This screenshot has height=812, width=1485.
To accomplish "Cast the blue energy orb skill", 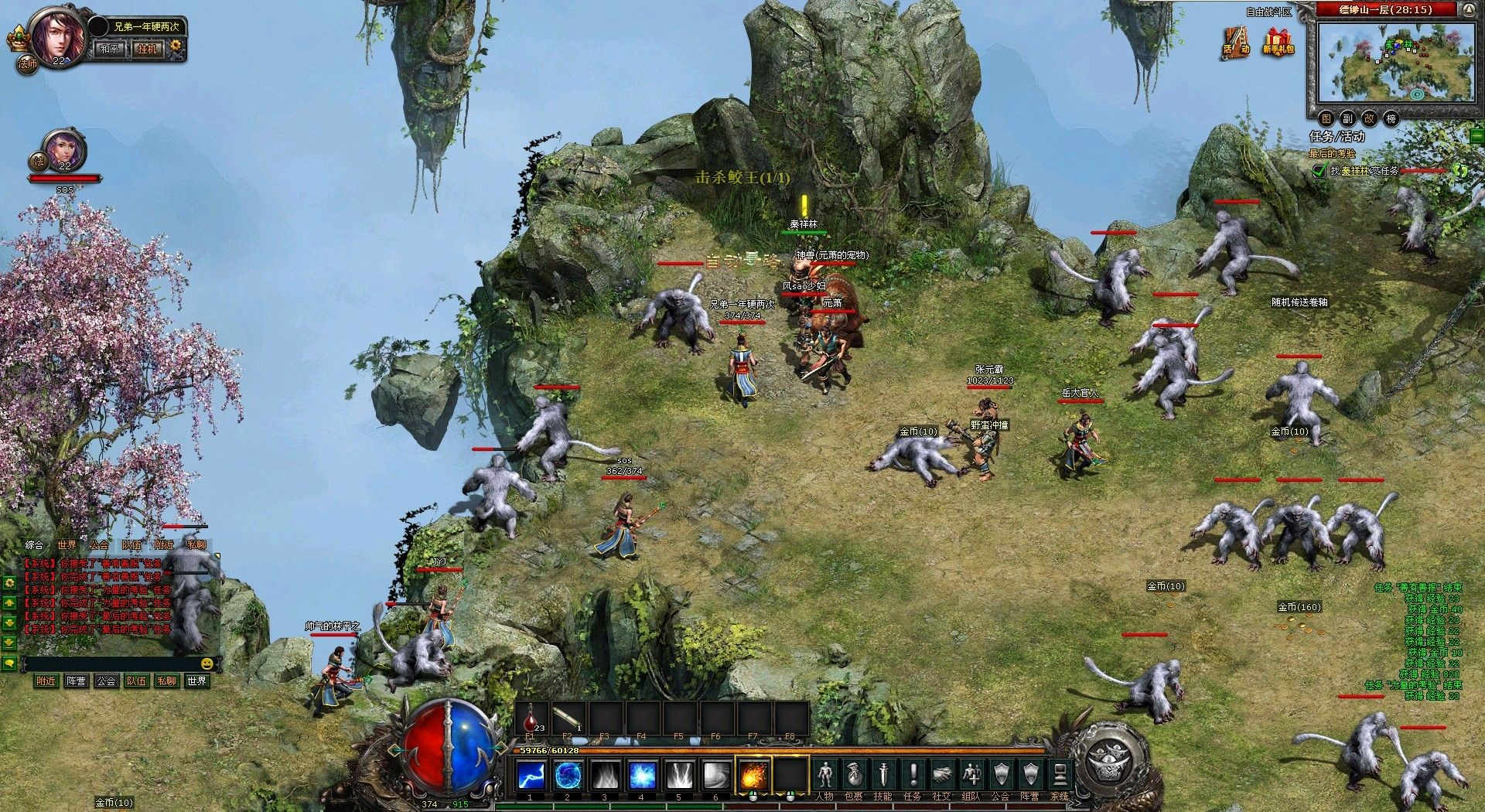I will click(x=568, y=774).
